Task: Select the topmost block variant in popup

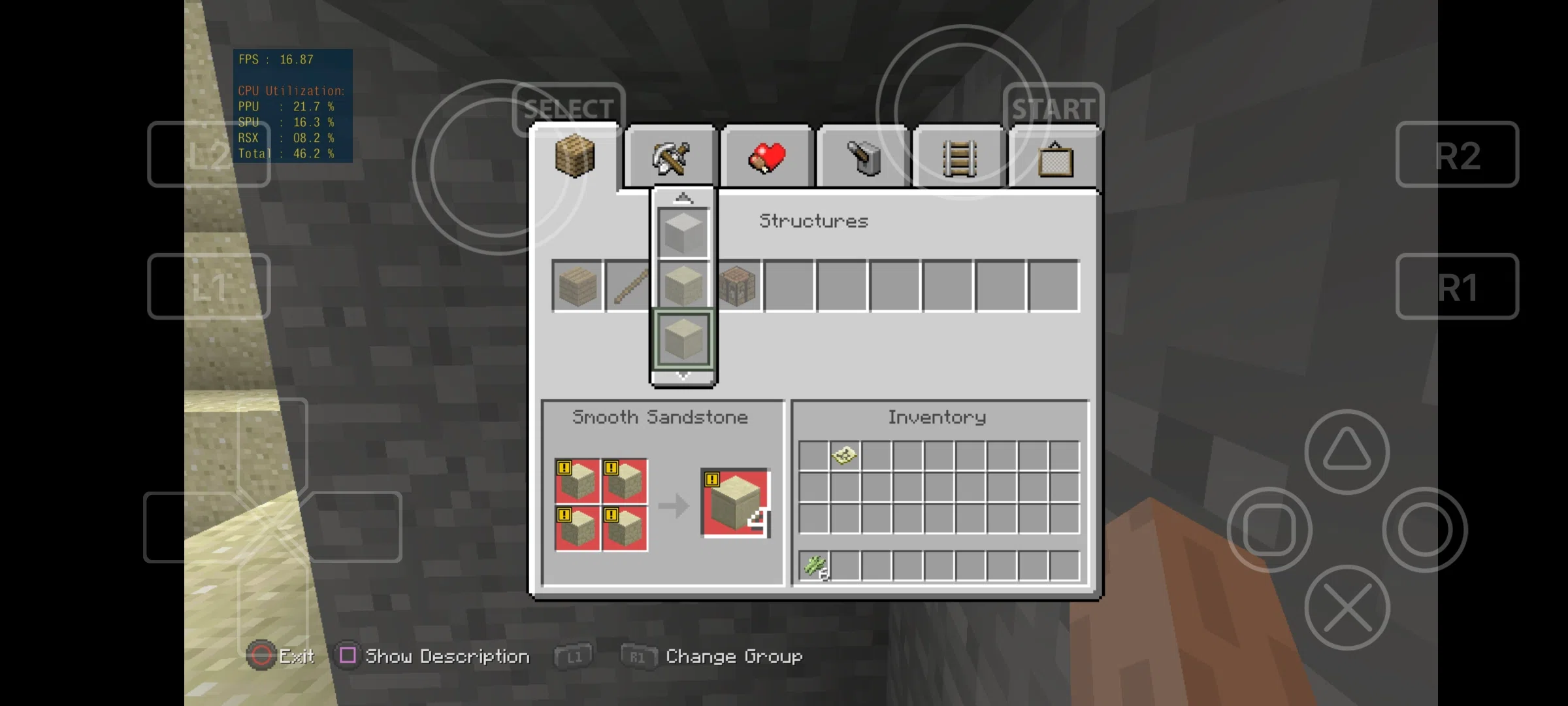Action: (x=683, y=231)
